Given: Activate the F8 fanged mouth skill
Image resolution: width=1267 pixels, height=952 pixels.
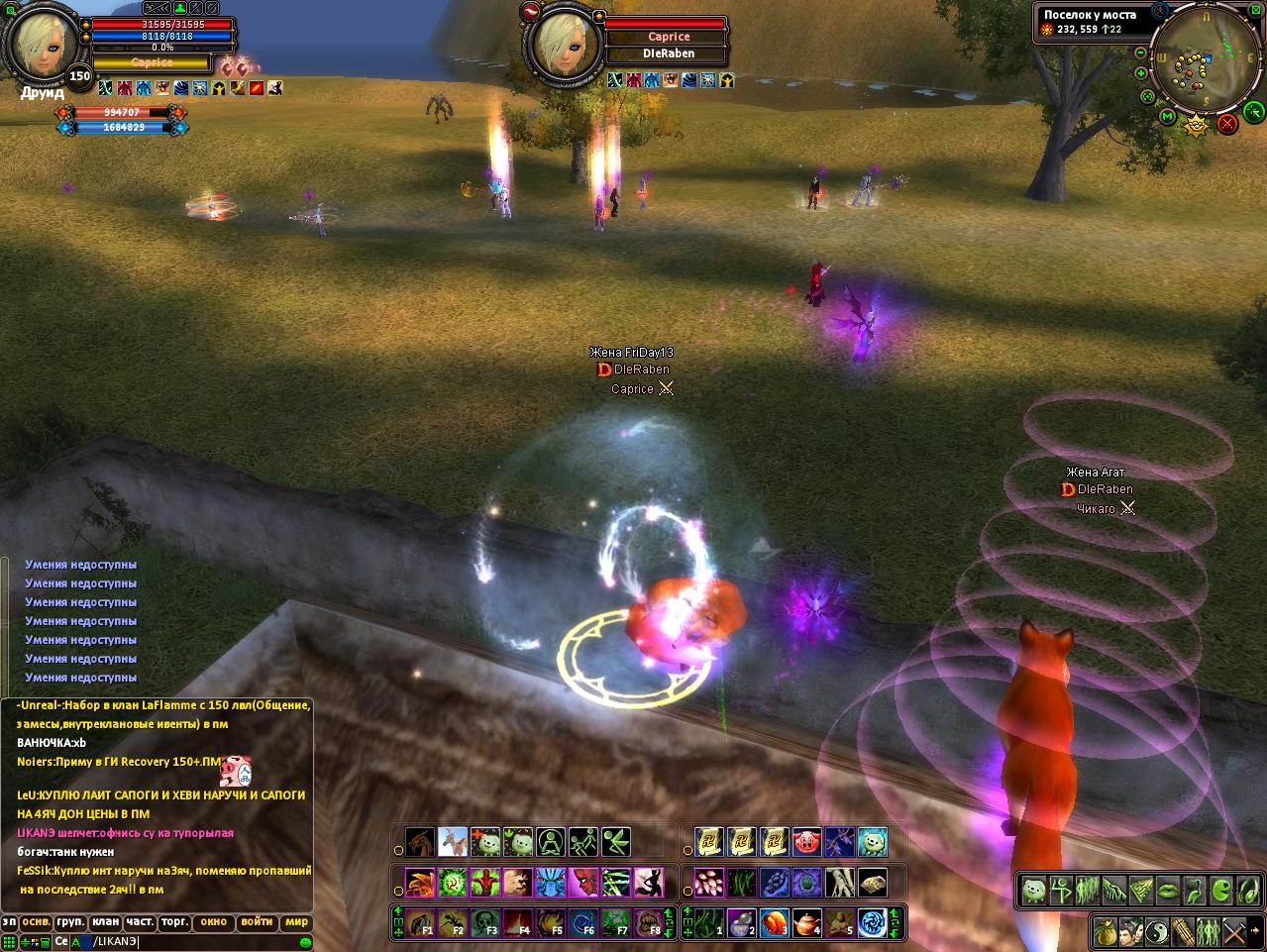Looking at the screenshot, I should [x=649, y=923].
